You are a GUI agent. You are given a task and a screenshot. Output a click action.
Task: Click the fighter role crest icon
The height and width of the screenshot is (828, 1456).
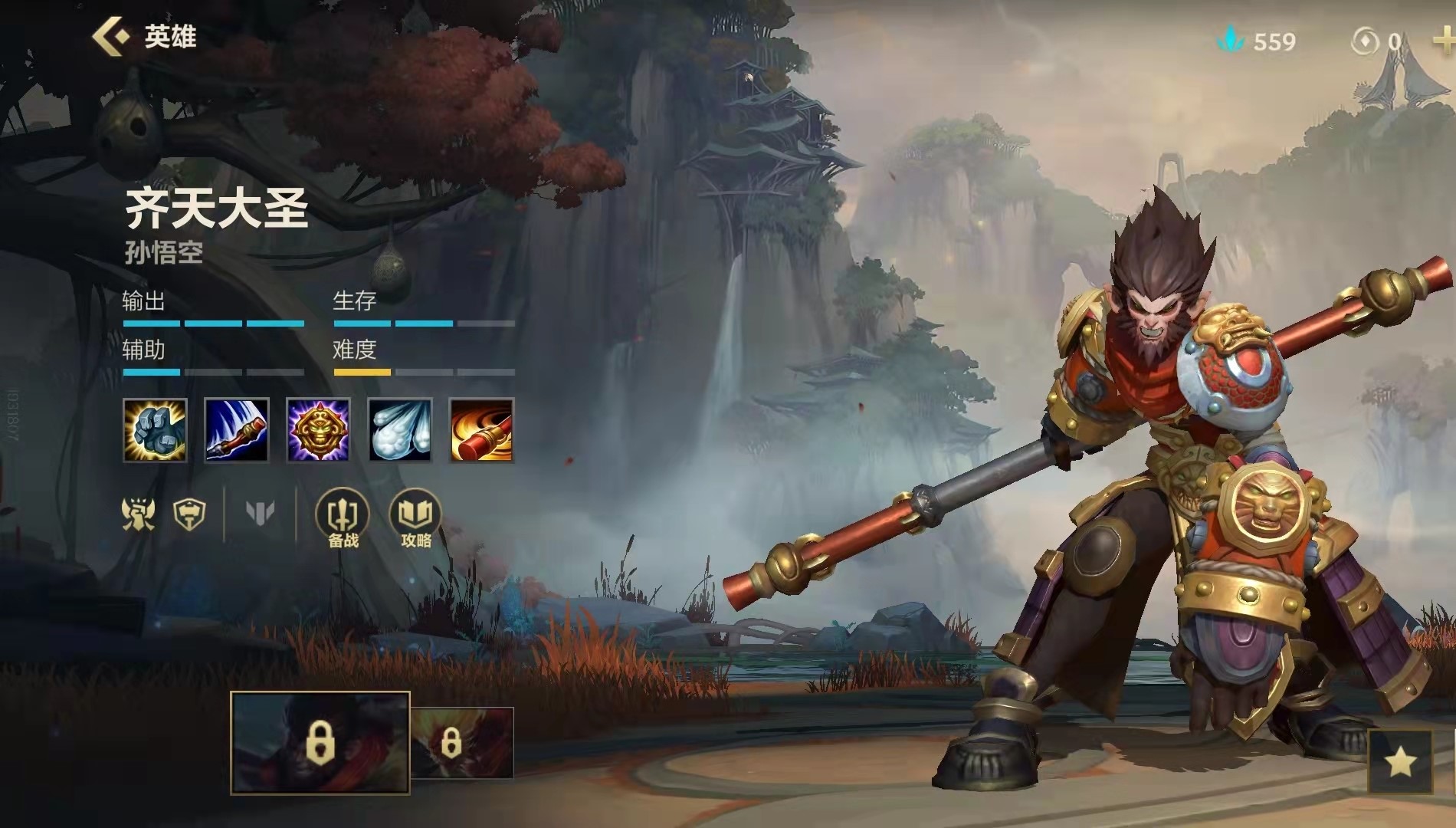tap(139, 513)
